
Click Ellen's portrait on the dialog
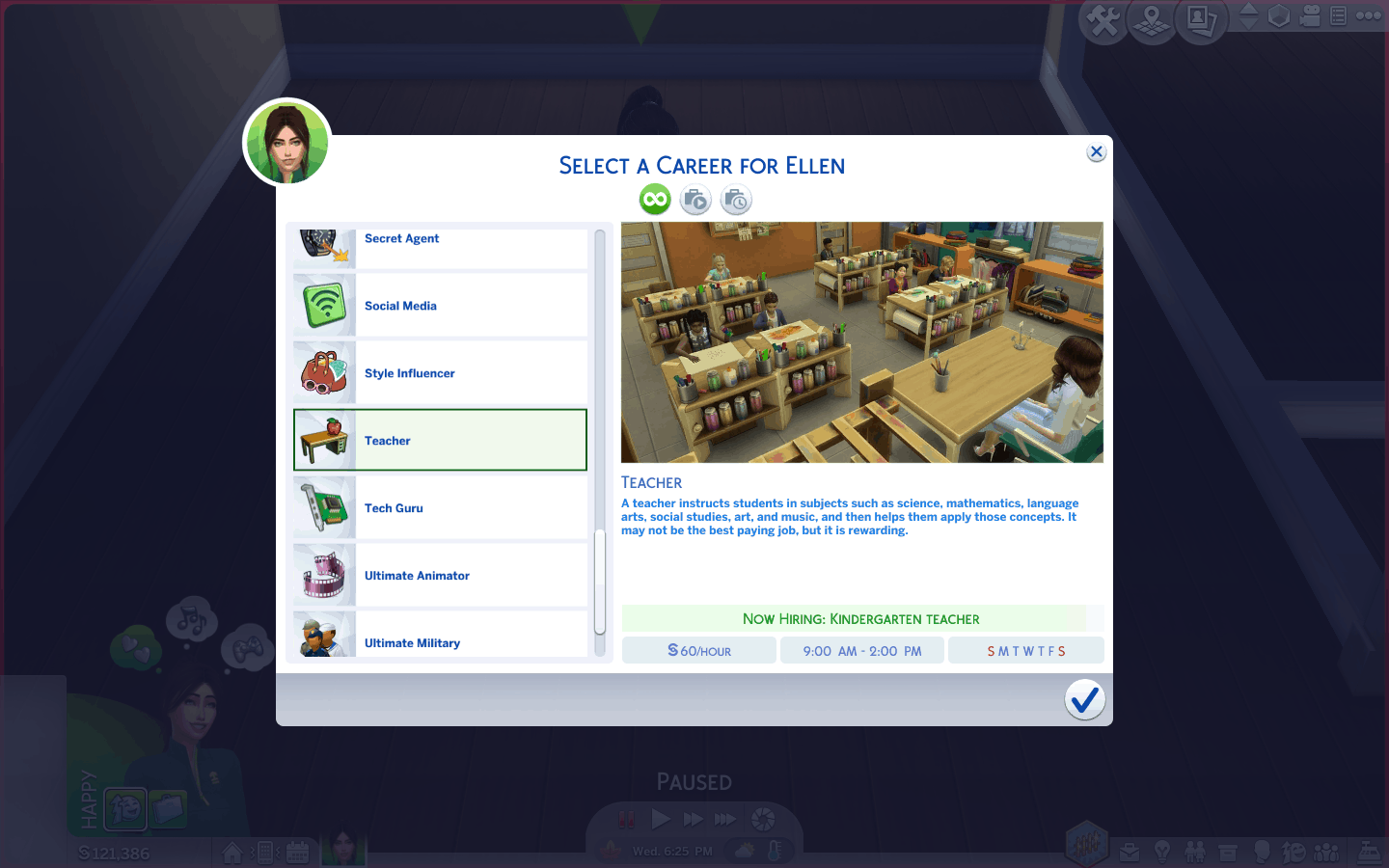287,143
